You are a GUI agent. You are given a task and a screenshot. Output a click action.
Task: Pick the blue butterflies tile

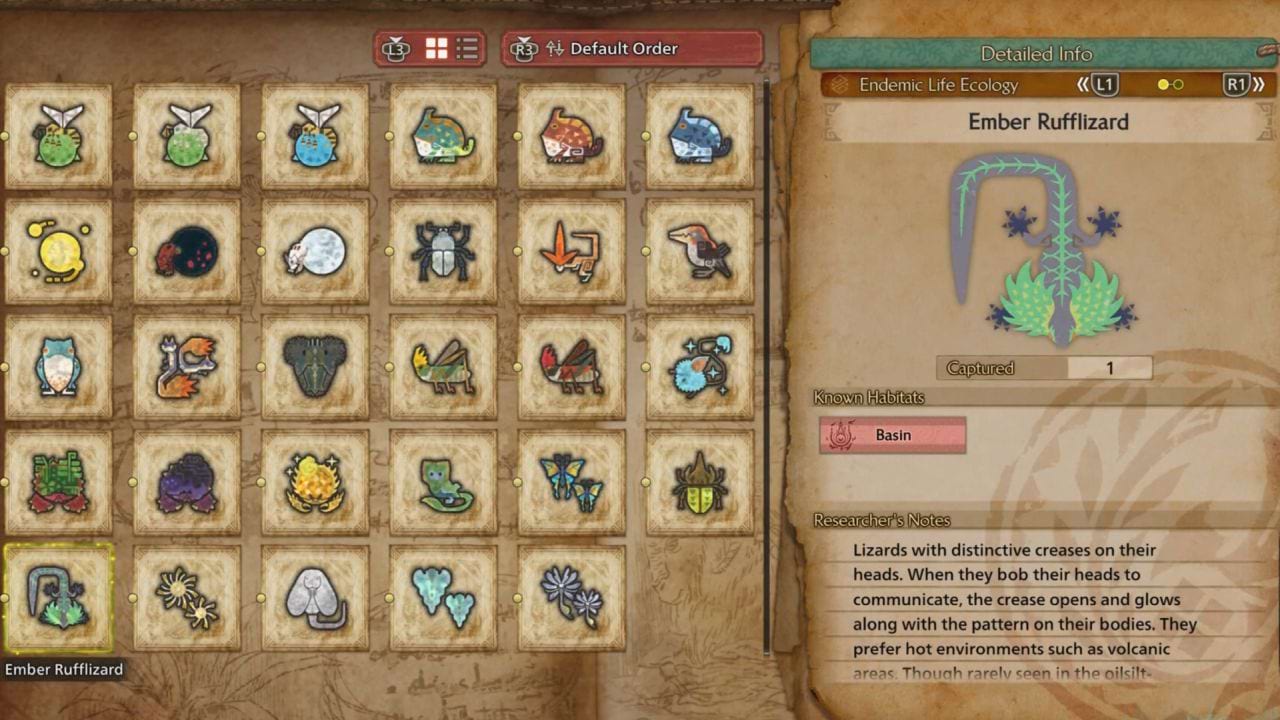coord(571,482)
